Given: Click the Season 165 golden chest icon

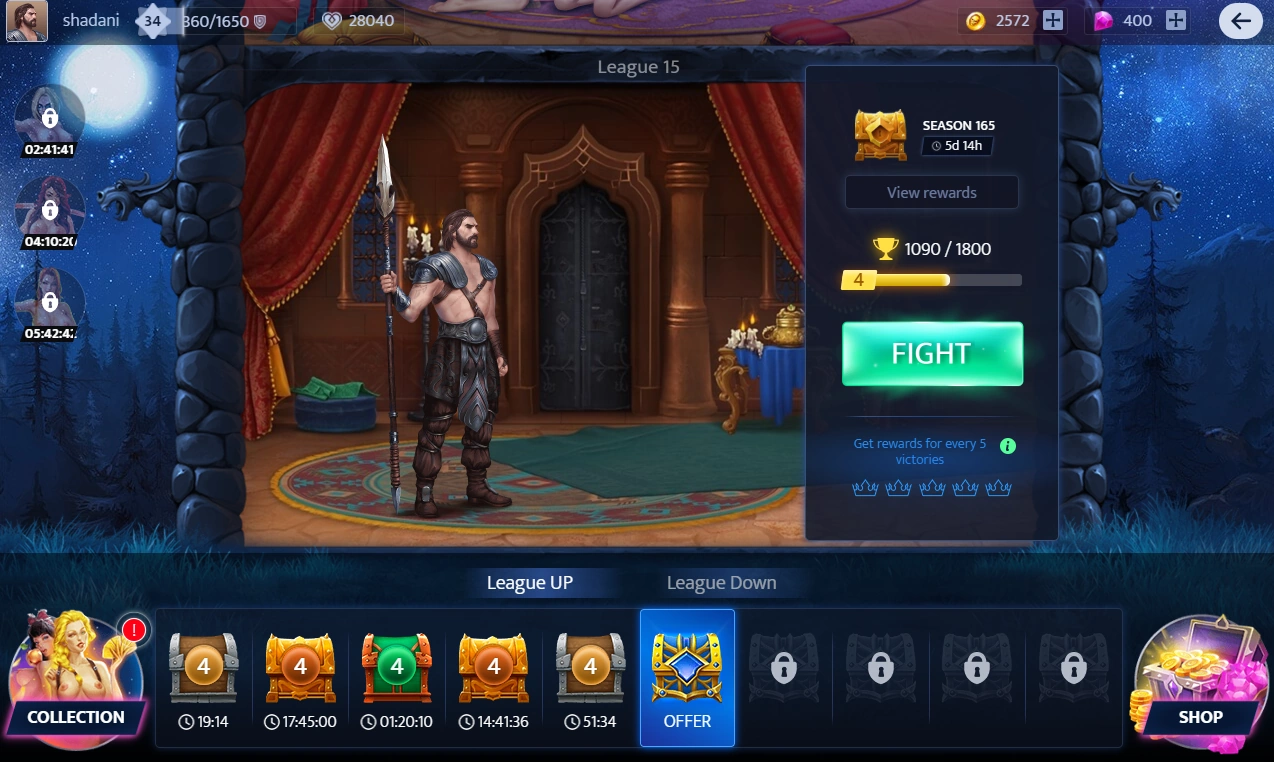Looking at the screenshot, I should pos(880,135).
